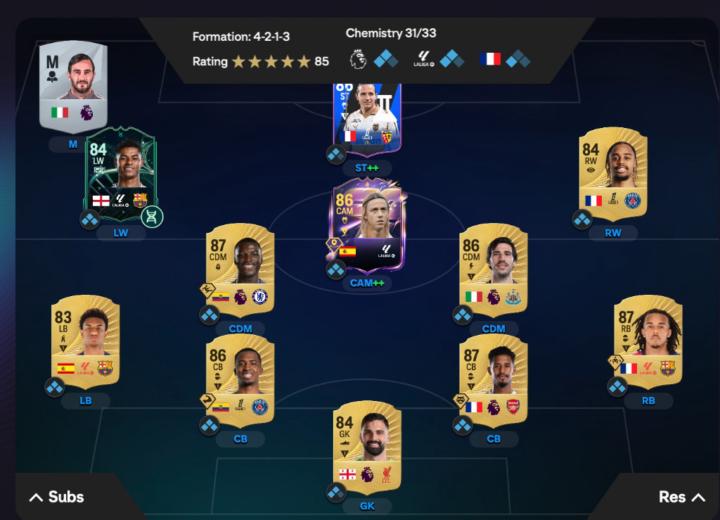Select the 87 CDM Chelsea player card

point(240,267)
